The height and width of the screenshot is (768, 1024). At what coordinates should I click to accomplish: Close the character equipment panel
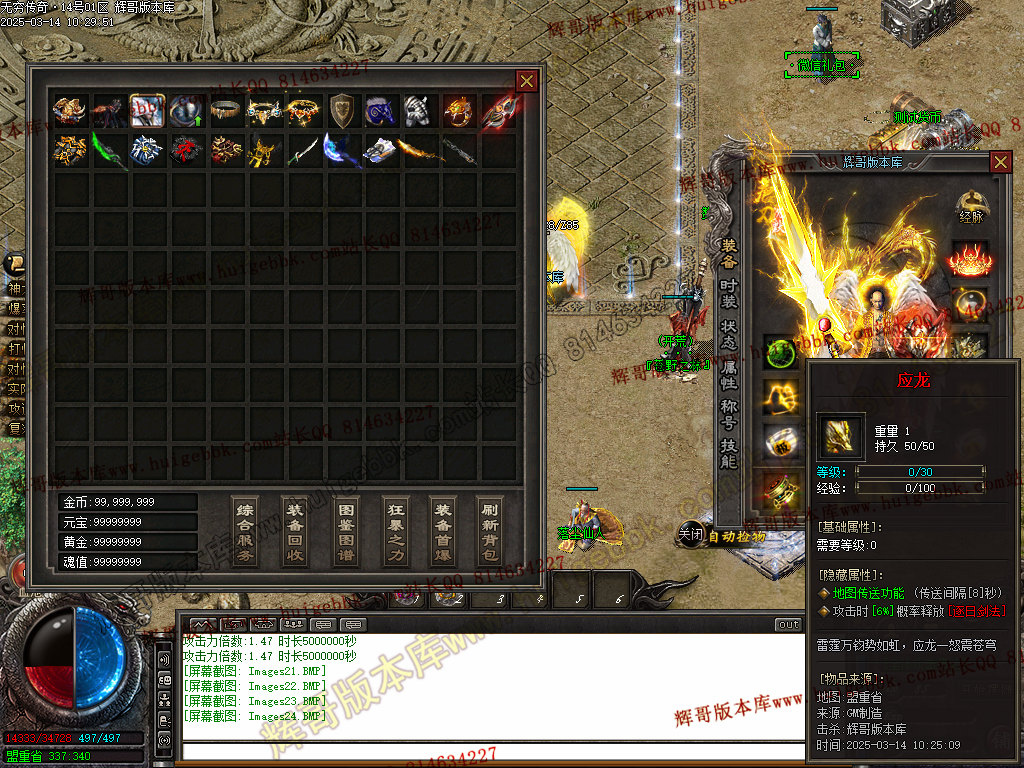(1000, 162)
